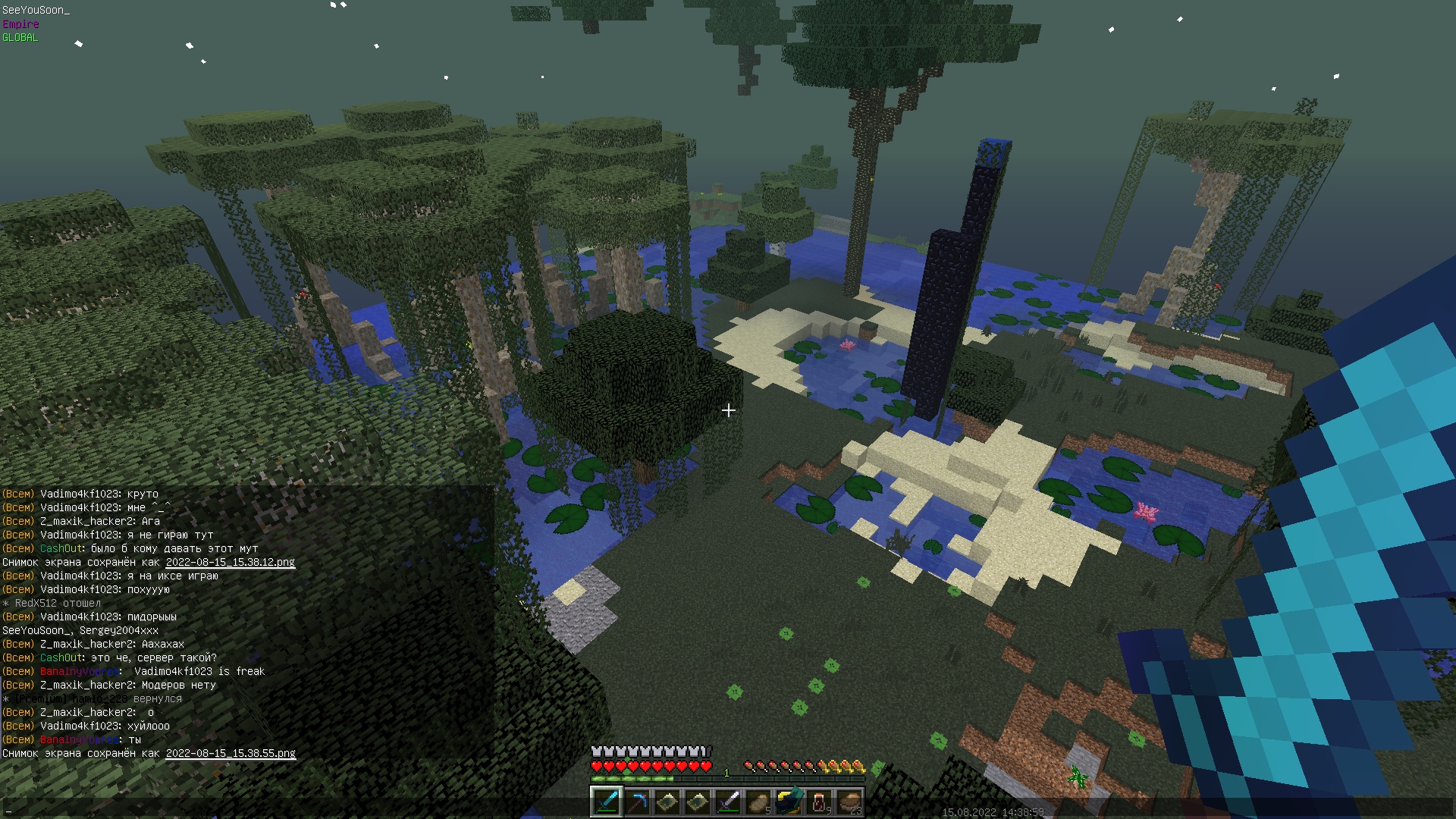Select the bread stack of 23
The height and width of the screenshot is (819, 1456).
pos(849,802)
